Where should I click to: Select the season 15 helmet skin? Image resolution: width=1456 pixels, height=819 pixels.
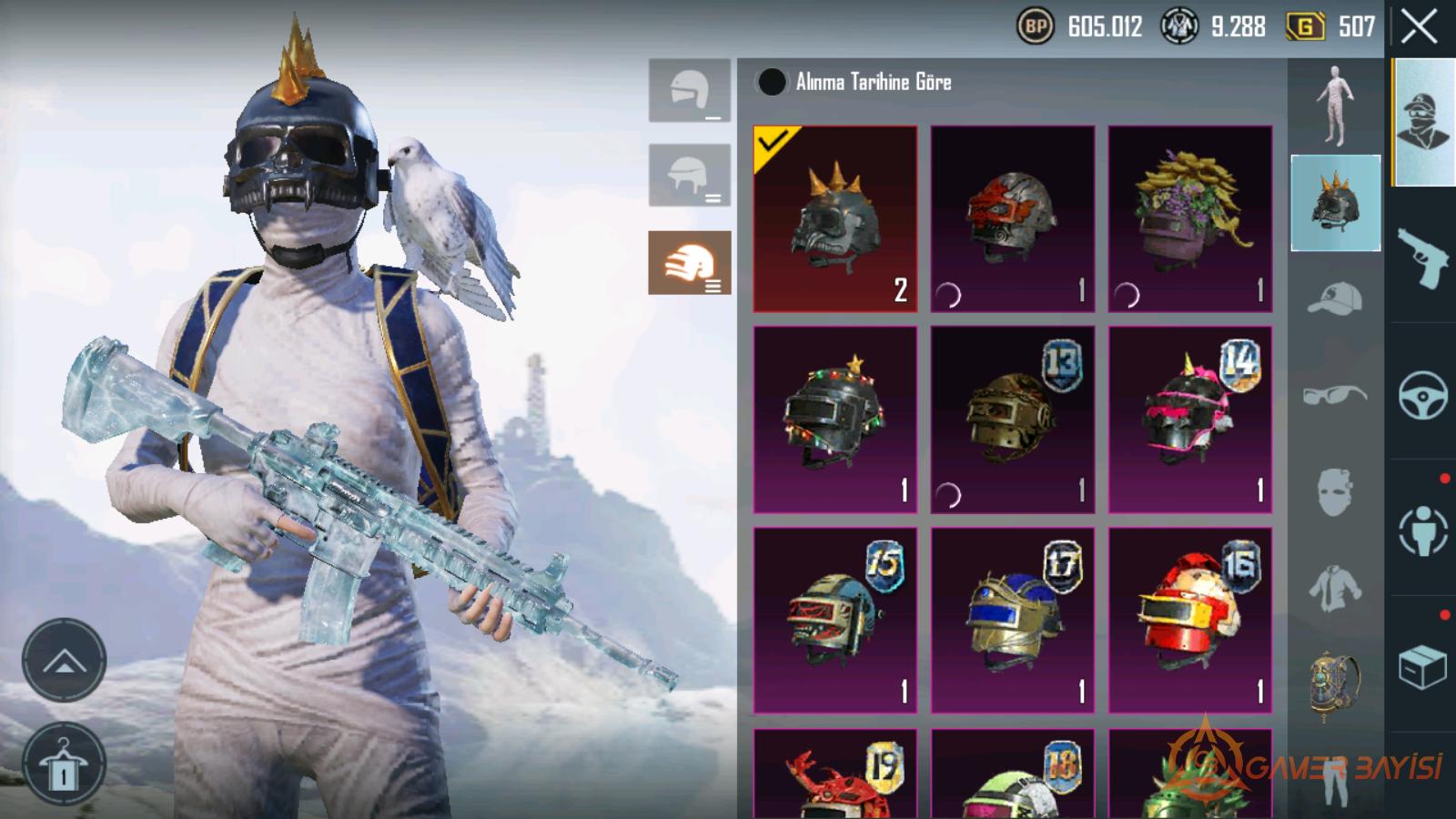pos(834,620)
